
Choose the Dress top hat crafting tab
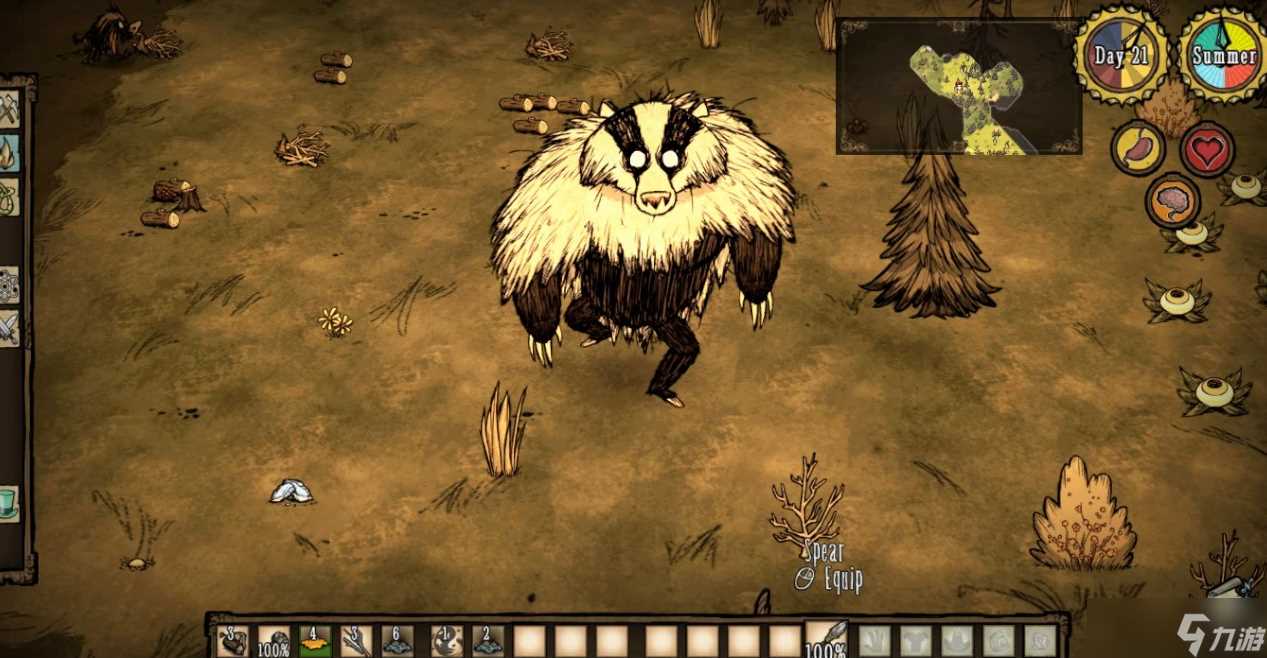coord(9,503)
